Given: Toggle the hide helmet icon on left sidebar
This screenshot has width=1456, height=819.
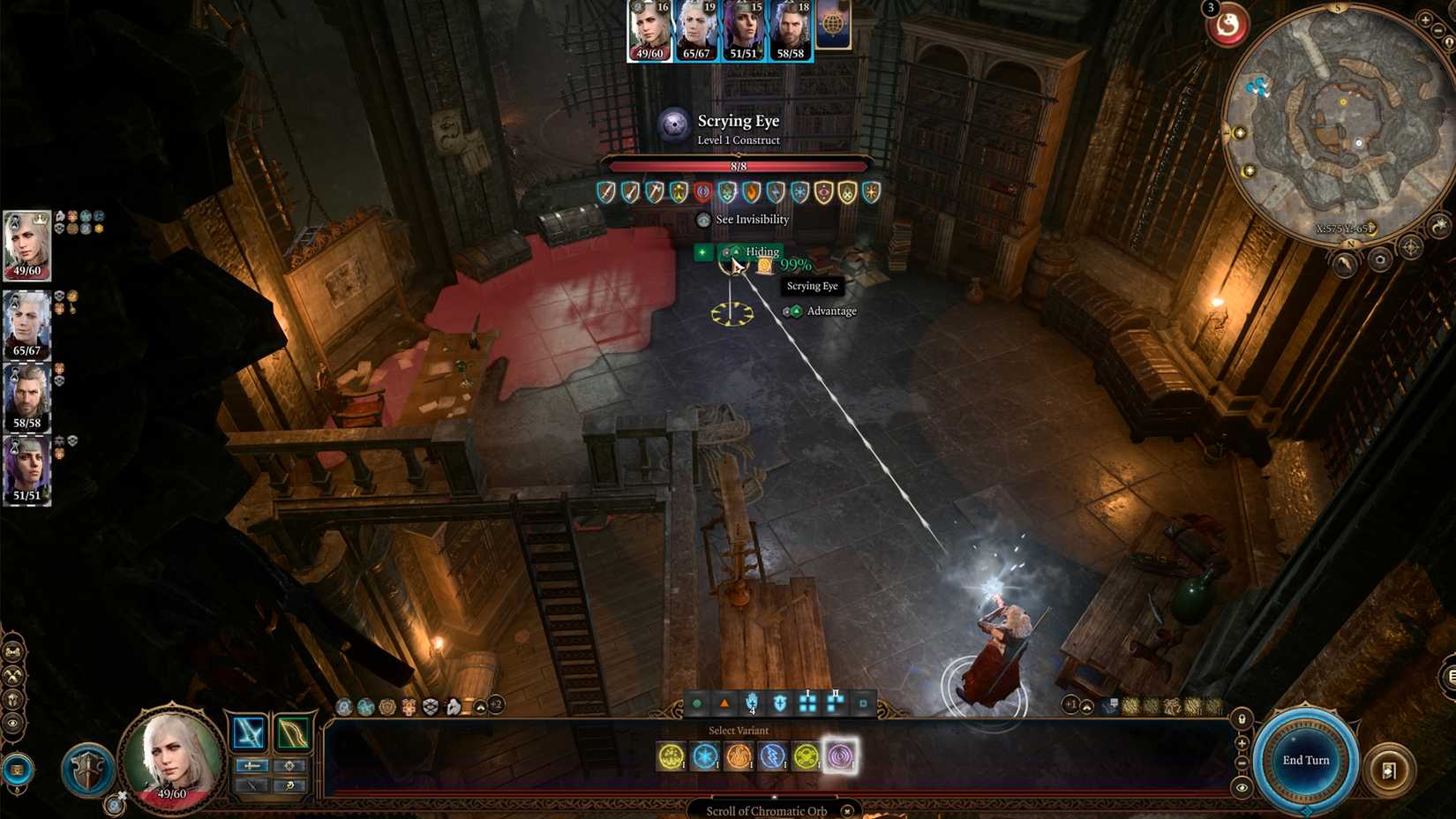Looking at the screenshot, I should click(11, 699).
